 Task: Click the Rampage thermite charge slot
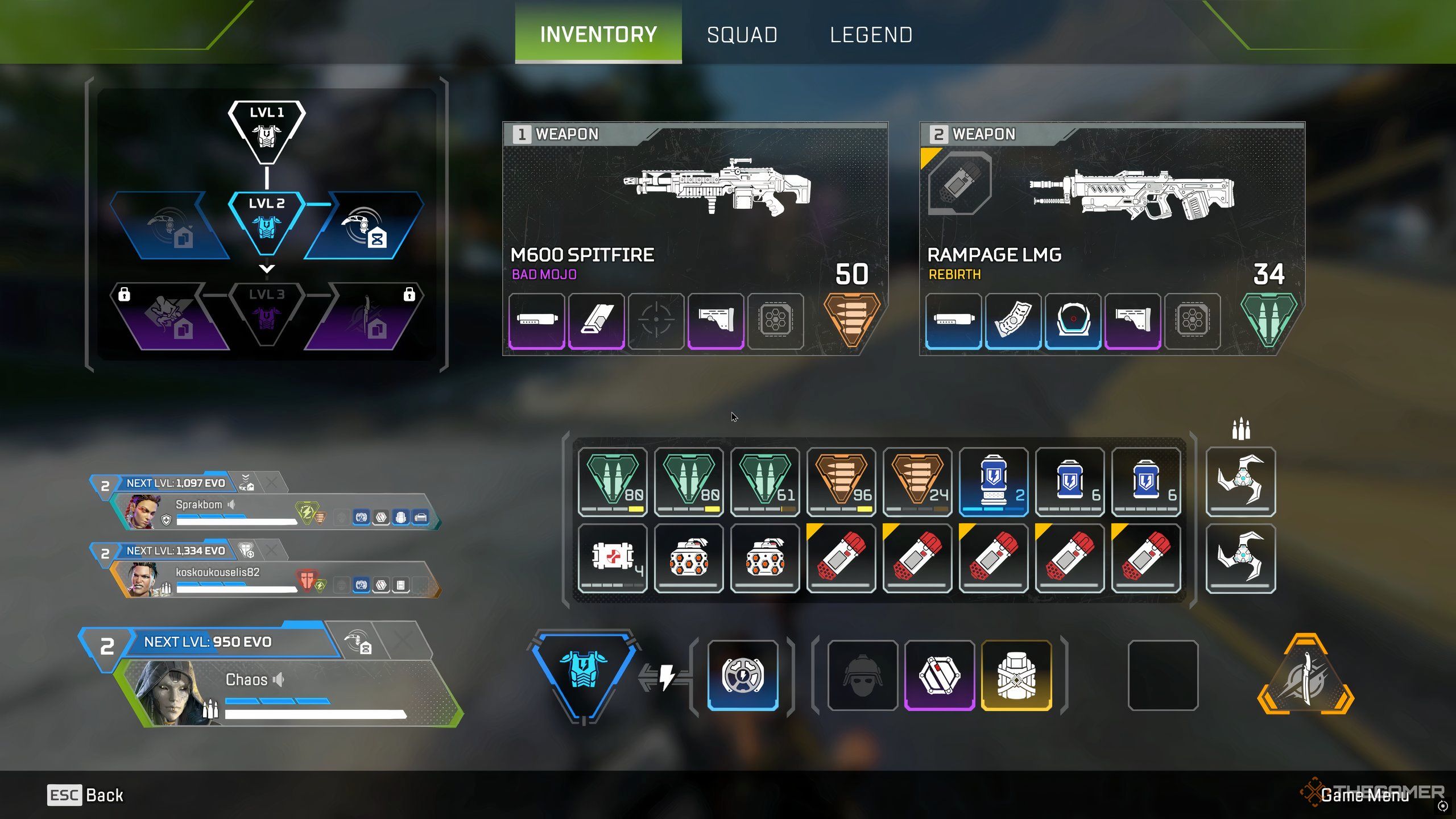coord(959,183)
